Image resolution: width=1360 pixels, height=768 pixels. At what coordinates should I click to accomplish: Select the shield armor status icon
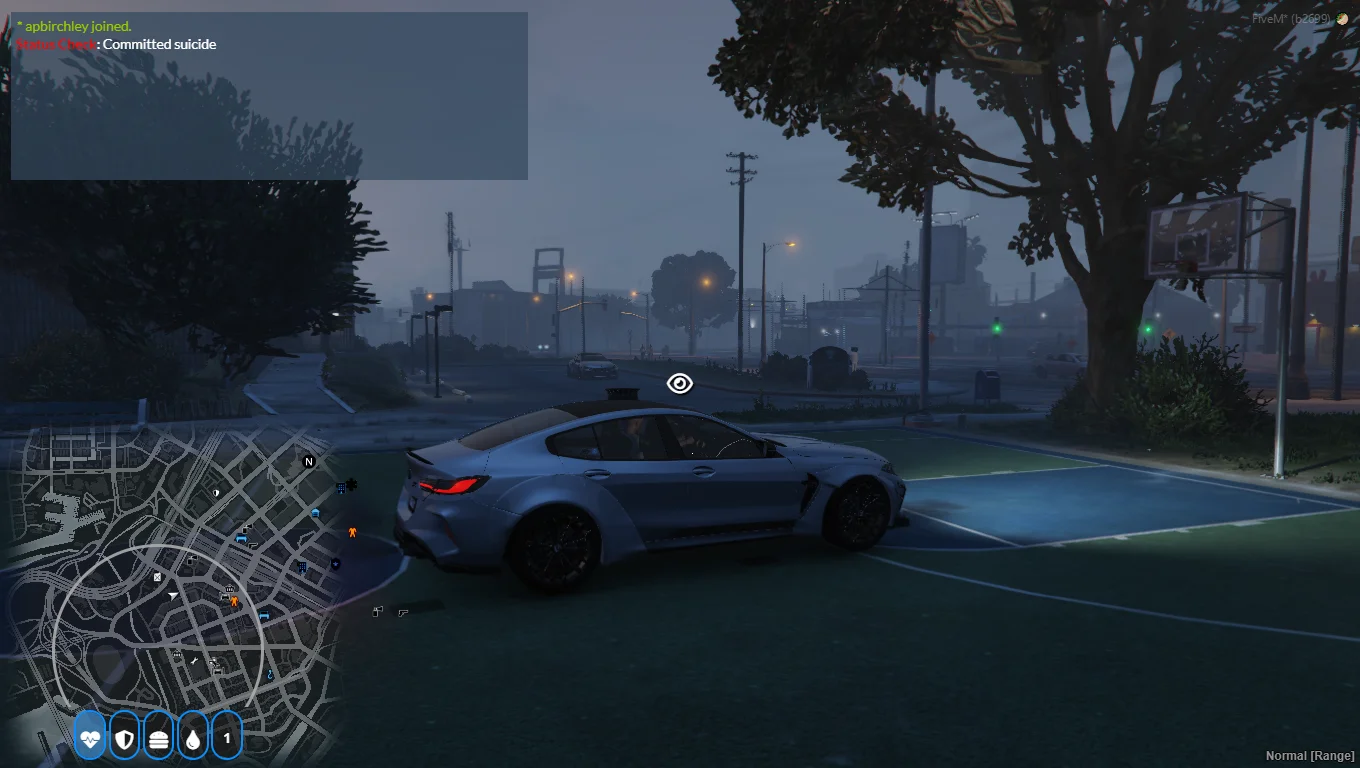pyautogui.click(x=124, y=739)
